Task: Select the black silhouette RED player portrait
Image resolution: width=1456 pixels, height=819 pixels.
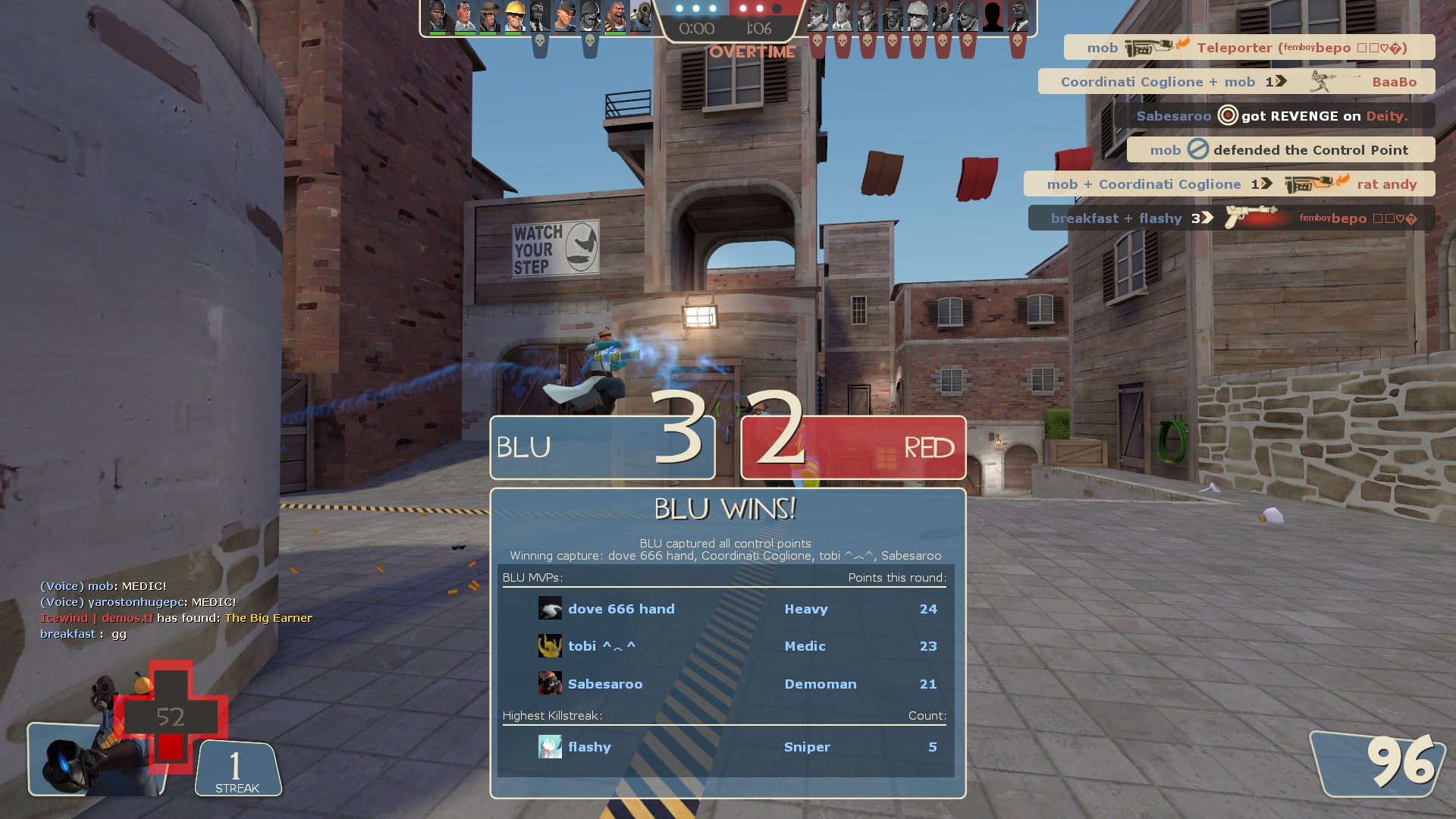Action: tap(993, 17)
